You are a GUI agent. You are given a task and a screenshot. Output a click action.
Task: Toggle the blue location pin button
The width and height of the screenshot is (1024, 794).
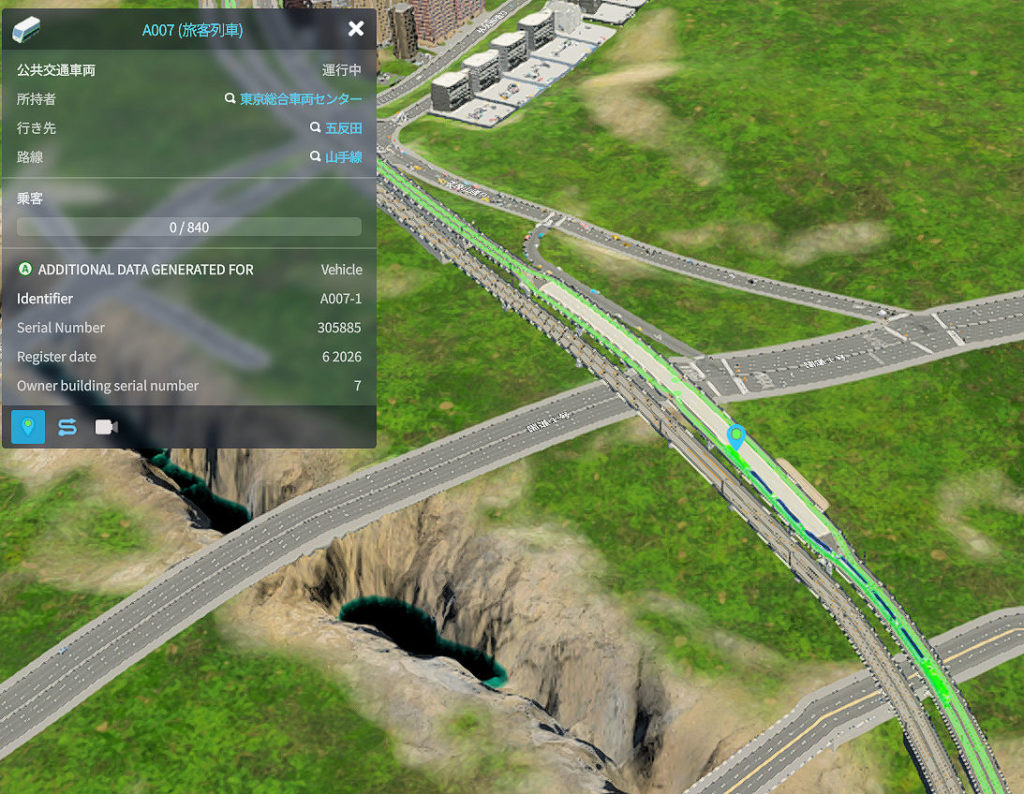[x=28, y=427]
